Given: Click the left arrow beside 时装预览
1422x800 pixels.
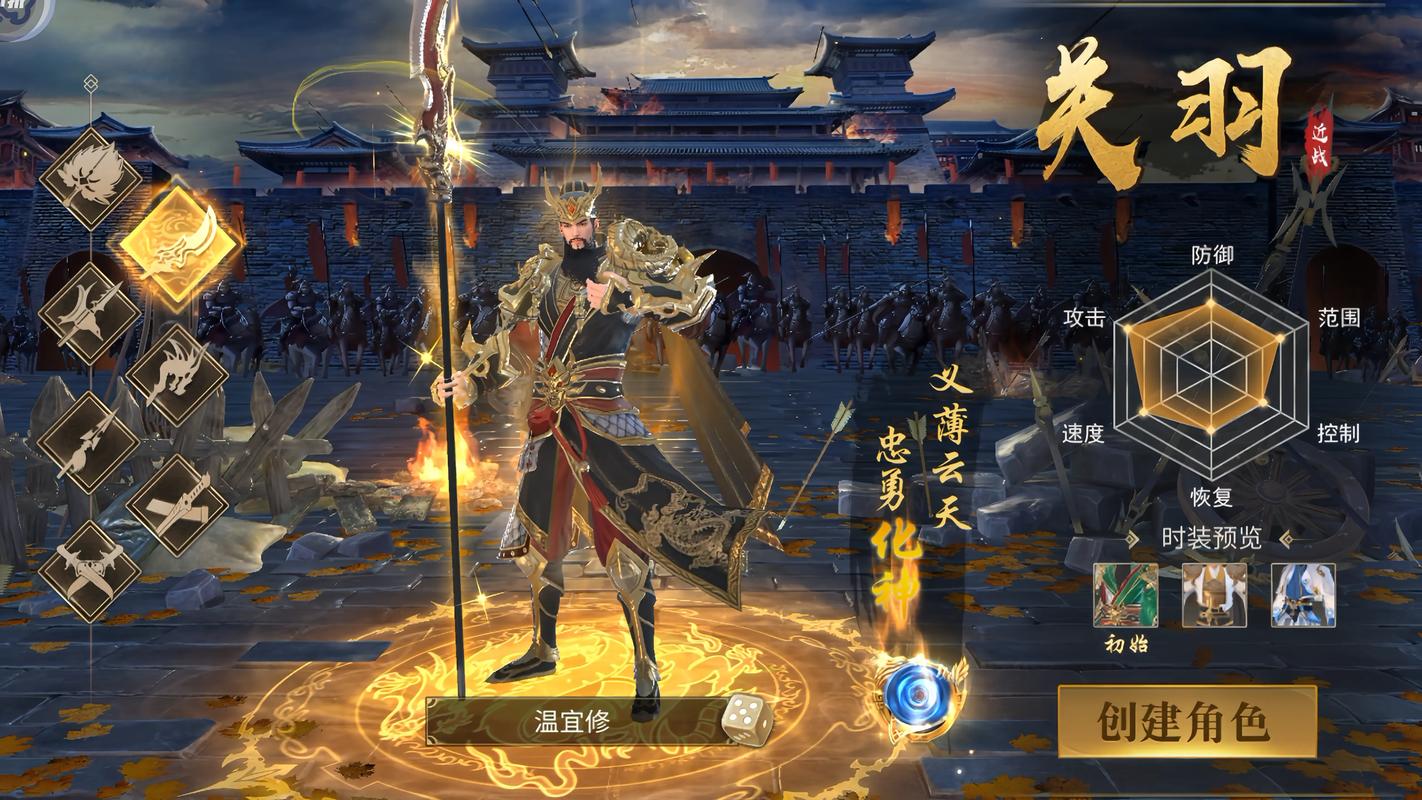Looking at the screenshot, I should (1131, 538).
